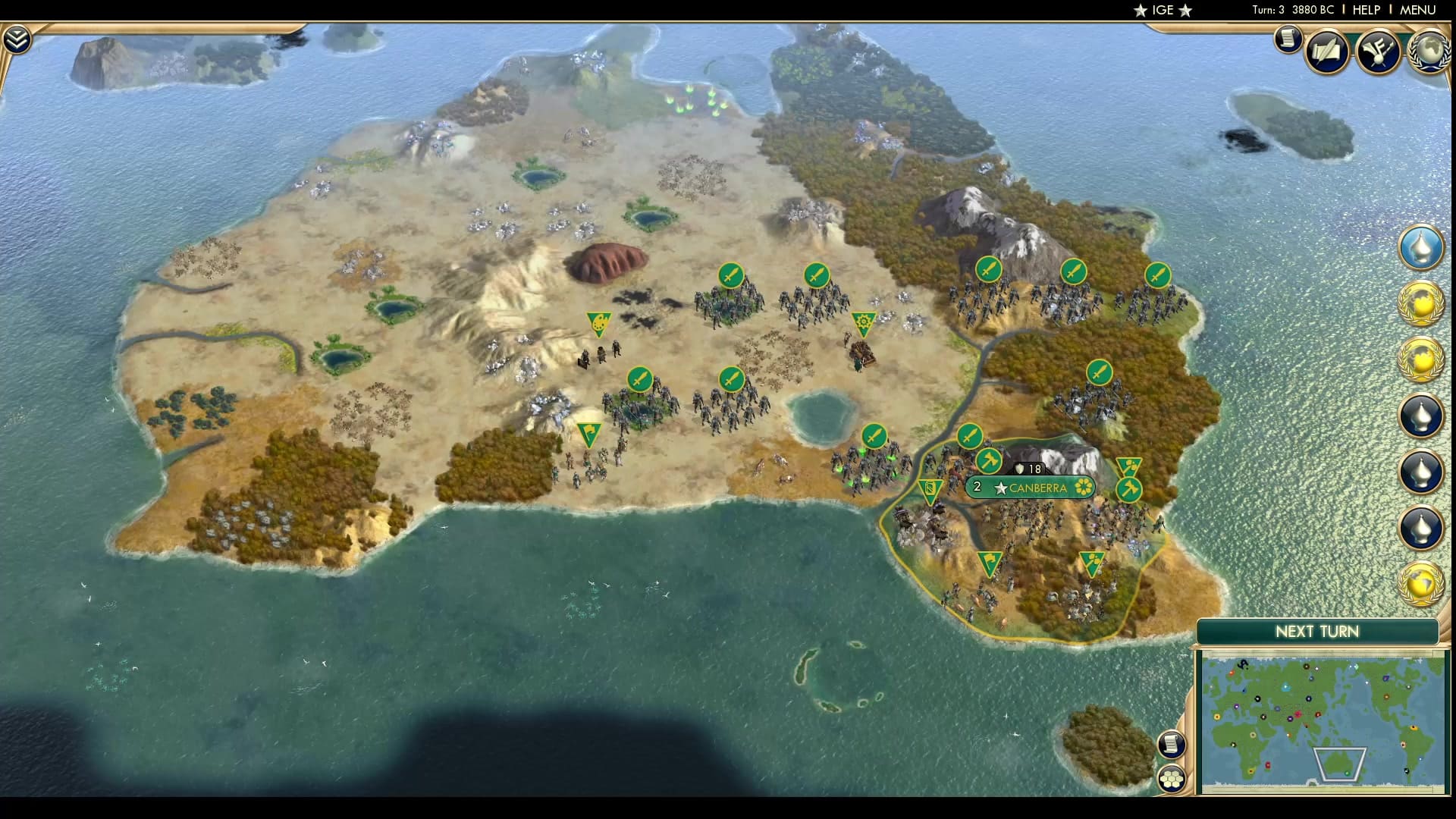Viewport: 1456px width, 819px height.
Task: Click the notification scroll icon top-right
Action: pyautogui.click(x=1288, y=40)
